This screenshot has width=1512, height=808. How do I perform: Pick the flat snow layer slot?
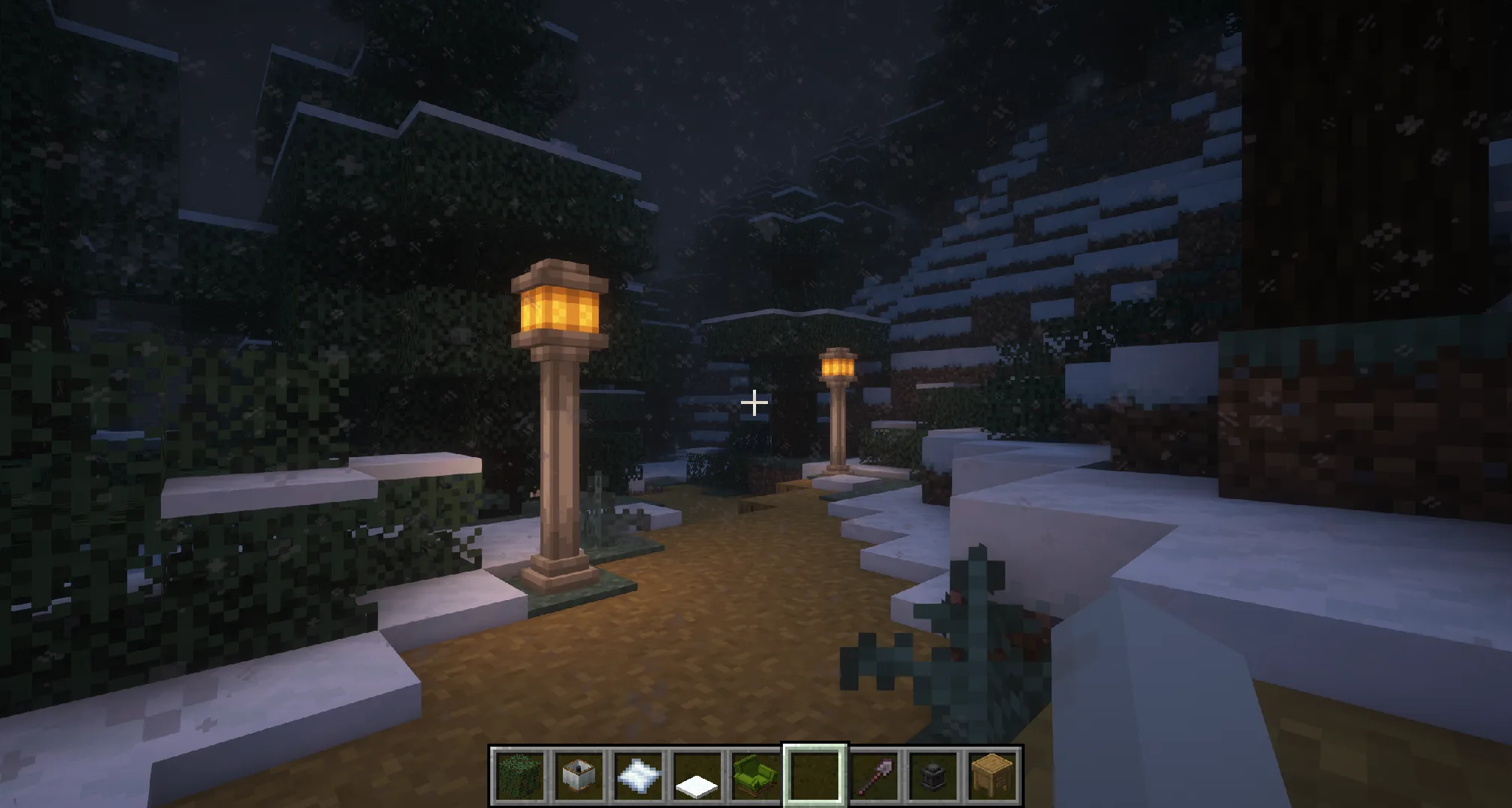coord(697,777)
